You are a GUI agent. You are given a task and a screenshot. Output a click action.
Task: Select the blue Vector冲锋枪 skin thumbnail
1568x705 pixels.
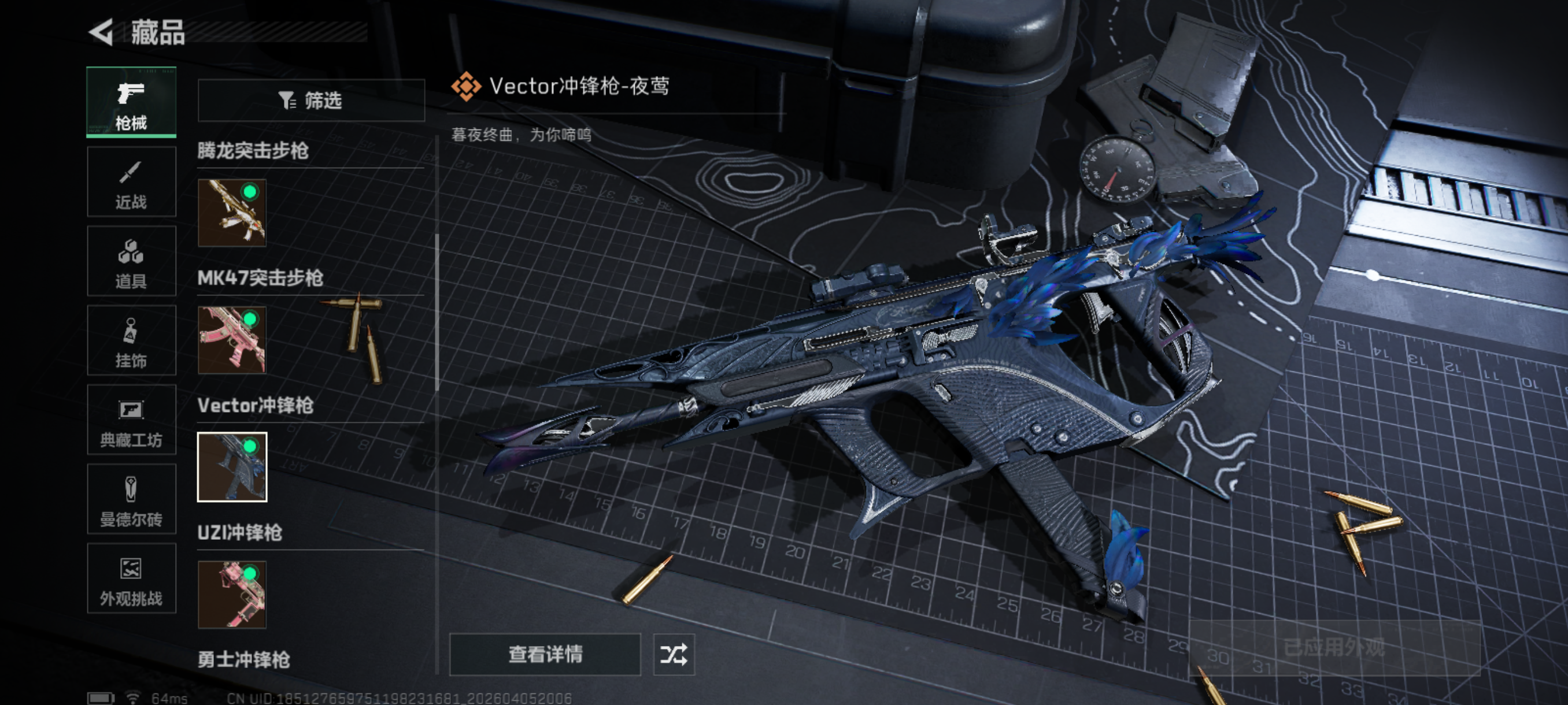pos(232,466)
